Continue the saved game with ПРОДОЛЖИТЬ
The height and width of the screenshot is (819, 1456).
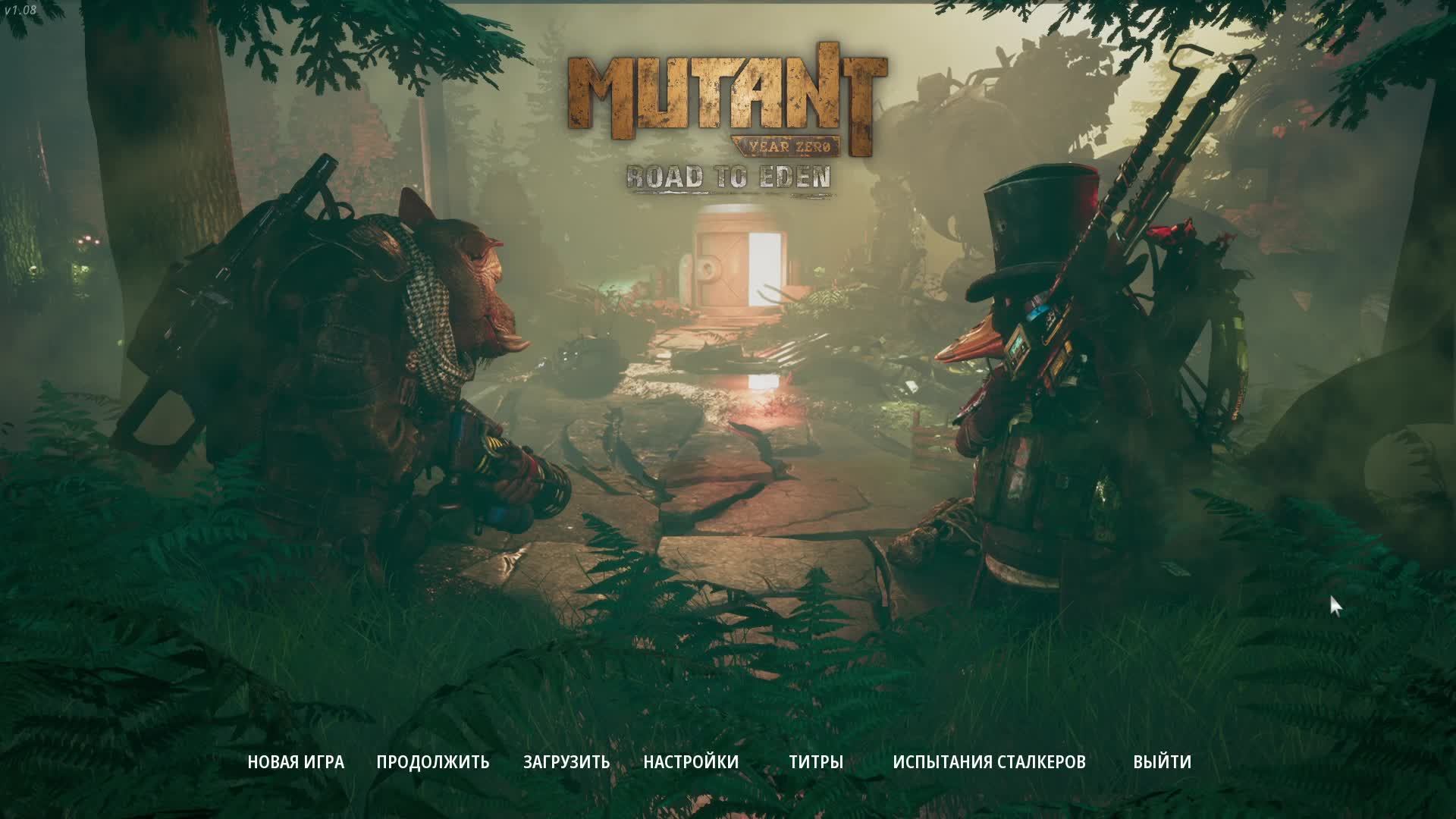click(433, 761)
